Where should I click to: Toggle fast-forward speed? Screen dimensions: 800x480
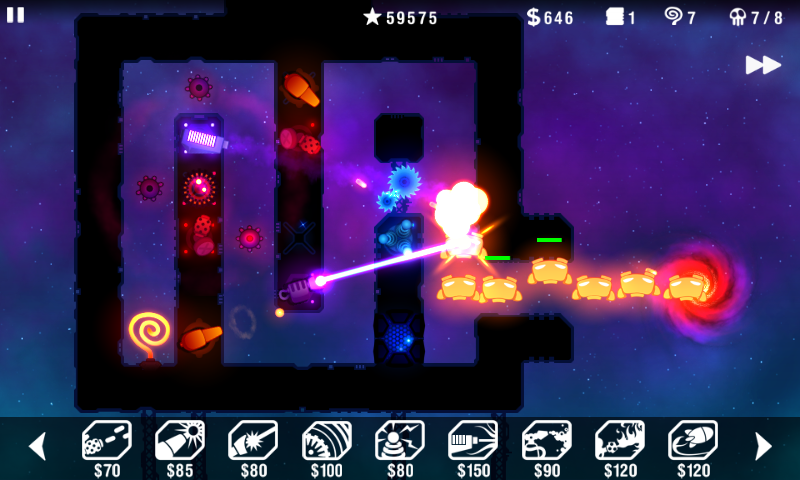763,65
